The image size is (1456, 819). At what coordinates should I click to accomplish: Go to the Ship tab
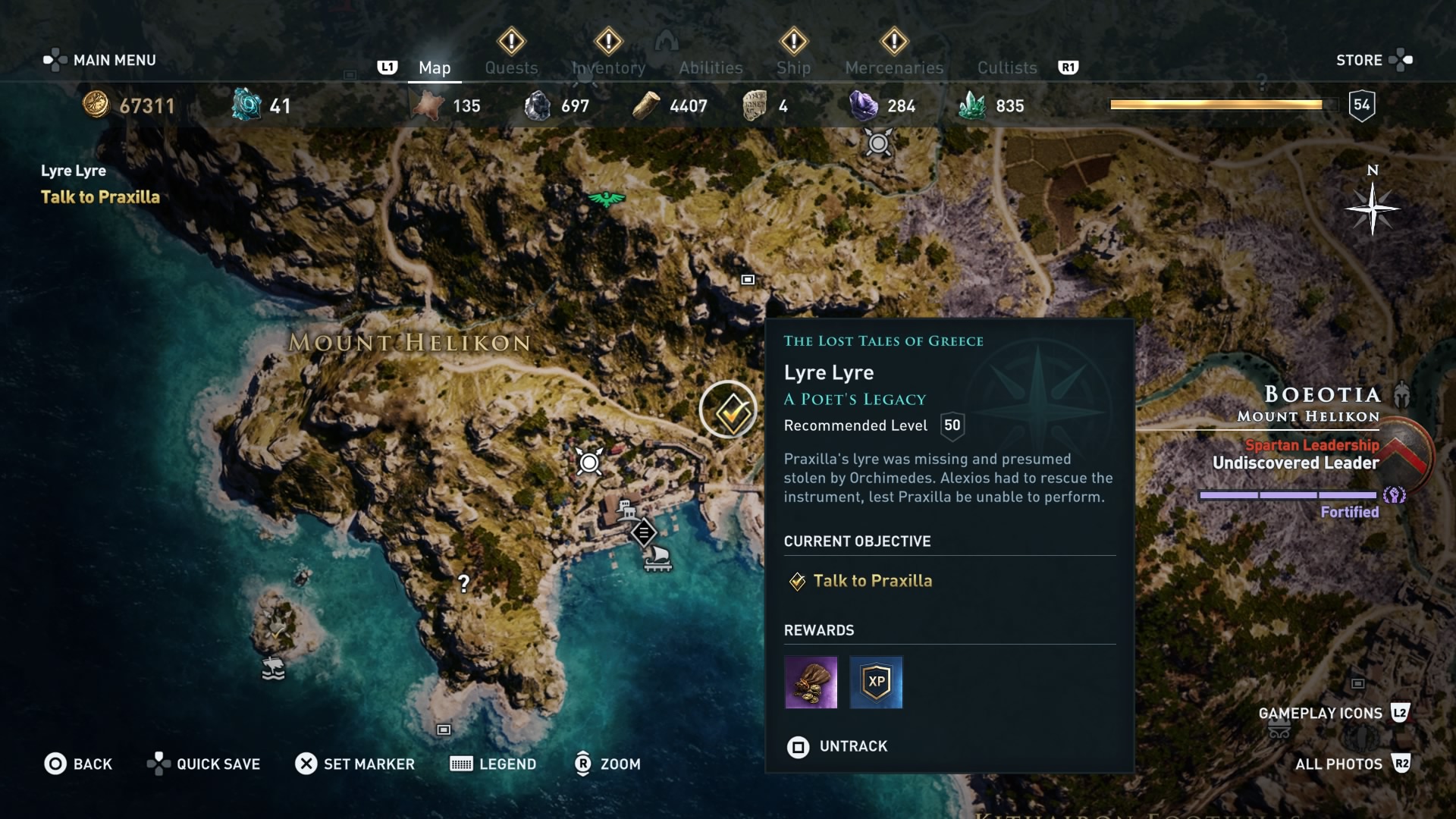pyautogui.click(x=793, y=67)
